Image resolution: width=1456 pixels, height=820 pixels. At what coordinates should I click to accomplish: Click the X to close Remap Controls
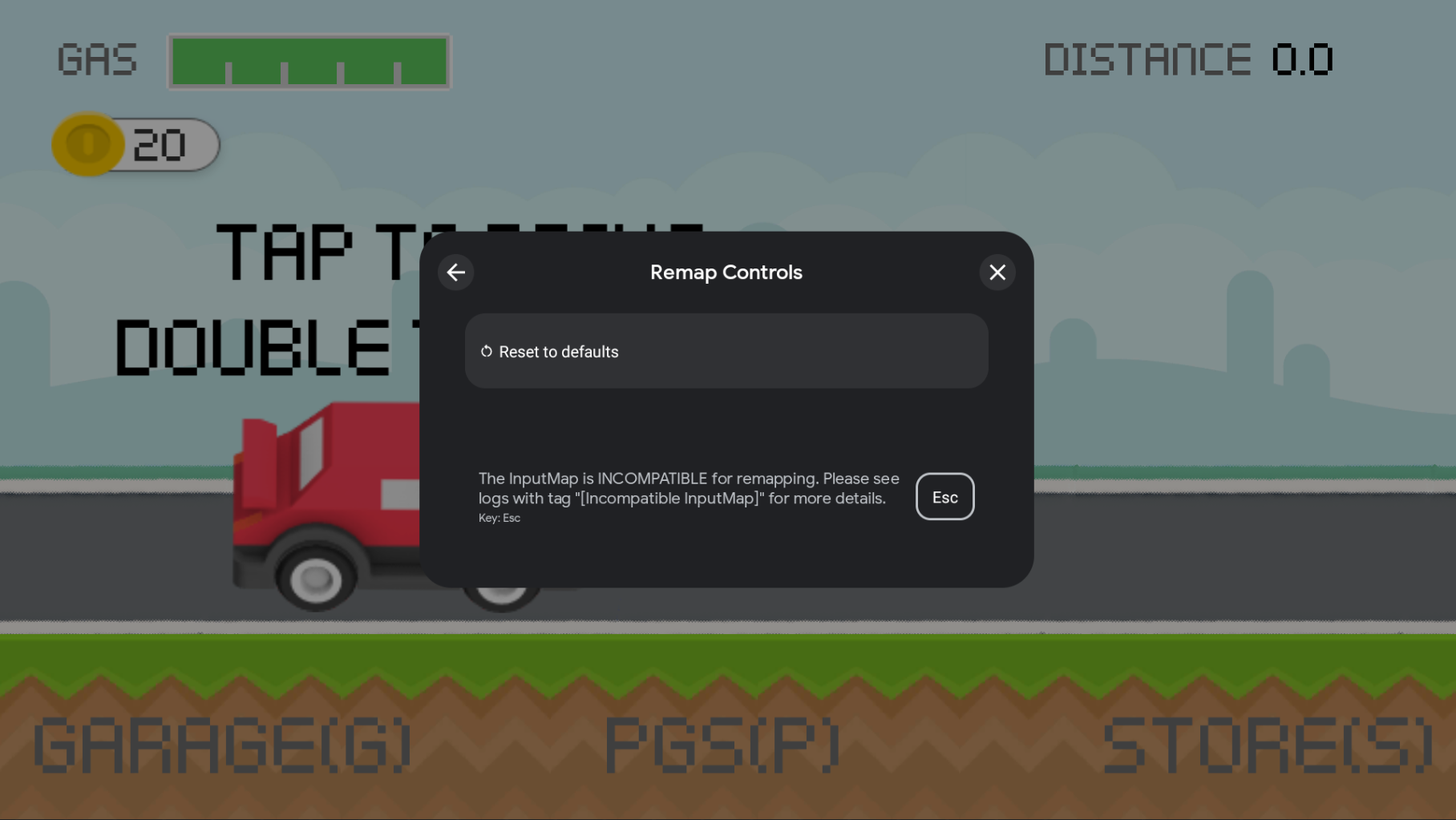click(x=997, y=273)
